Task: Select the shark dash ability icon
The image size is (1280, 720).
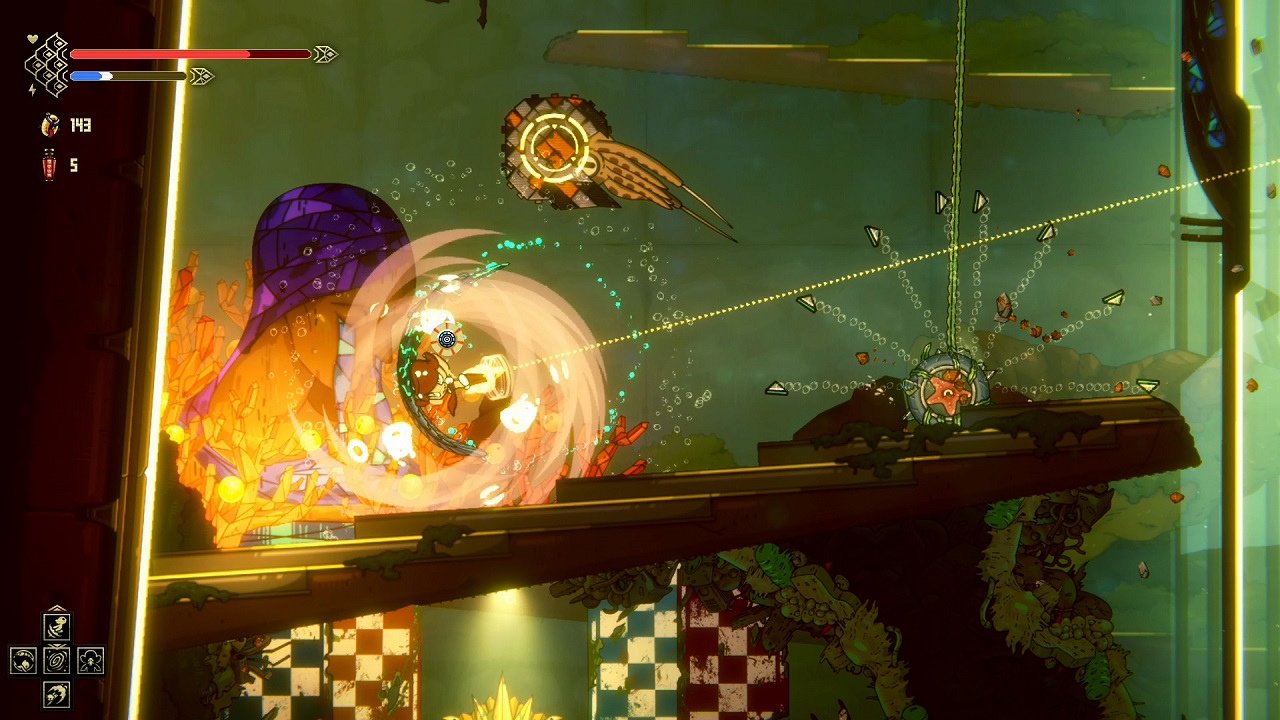Action: point(56,694)
